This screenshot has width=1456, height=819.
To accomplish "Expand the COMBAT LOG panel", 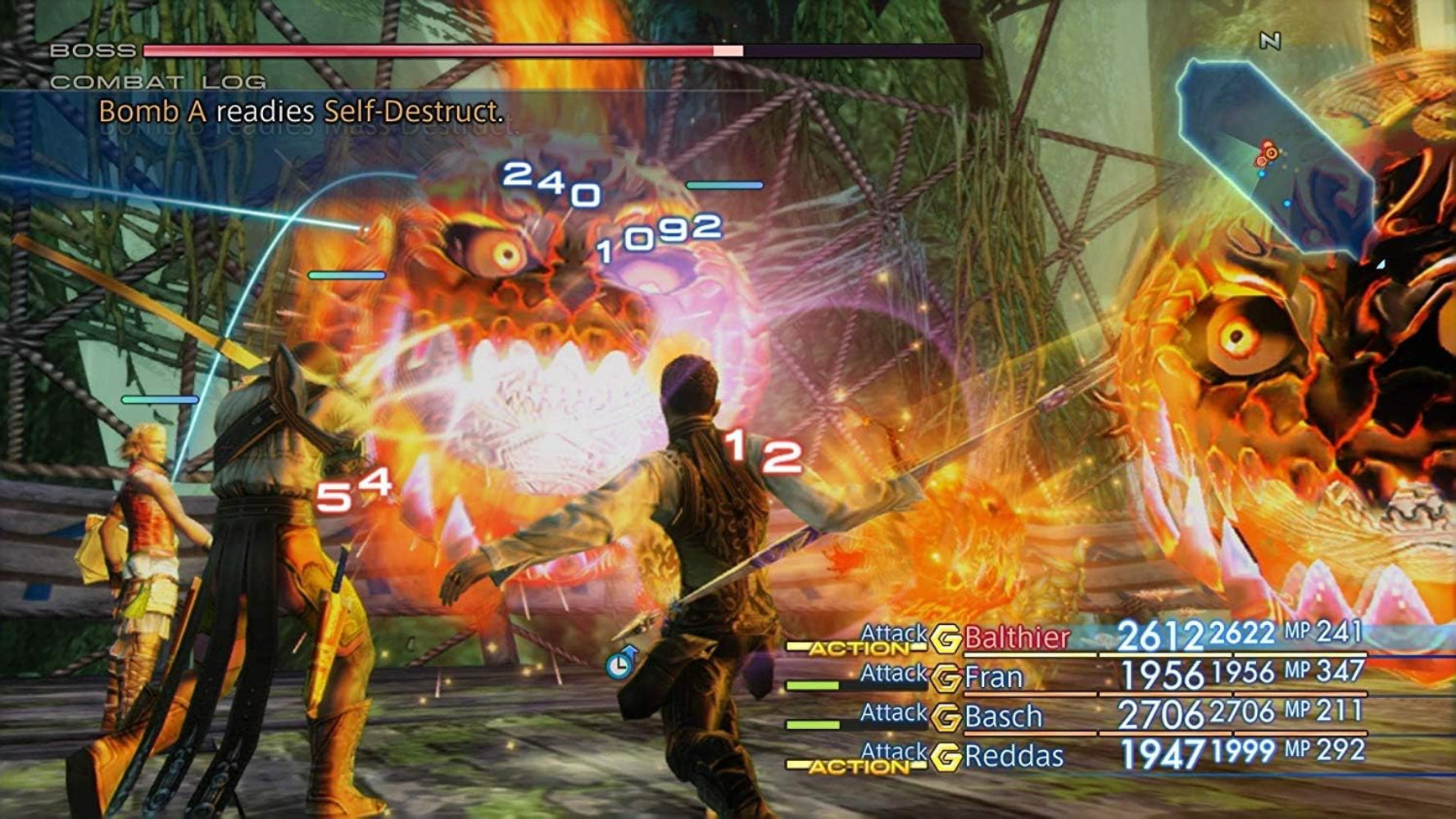I will point(156,81).
